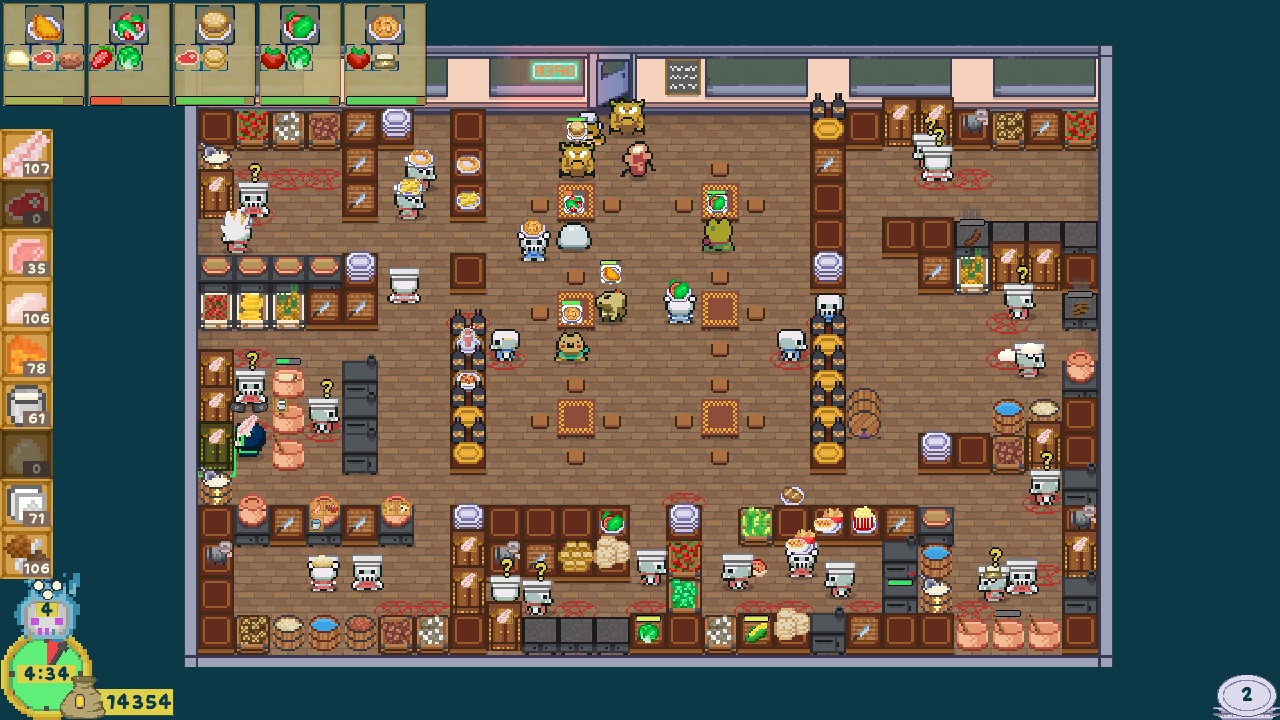Click the pepper ingredient on the salad card
Image resolution: width=1280 pixels, height=720 pixels.
pyautogui.click(x=104, y=58)
